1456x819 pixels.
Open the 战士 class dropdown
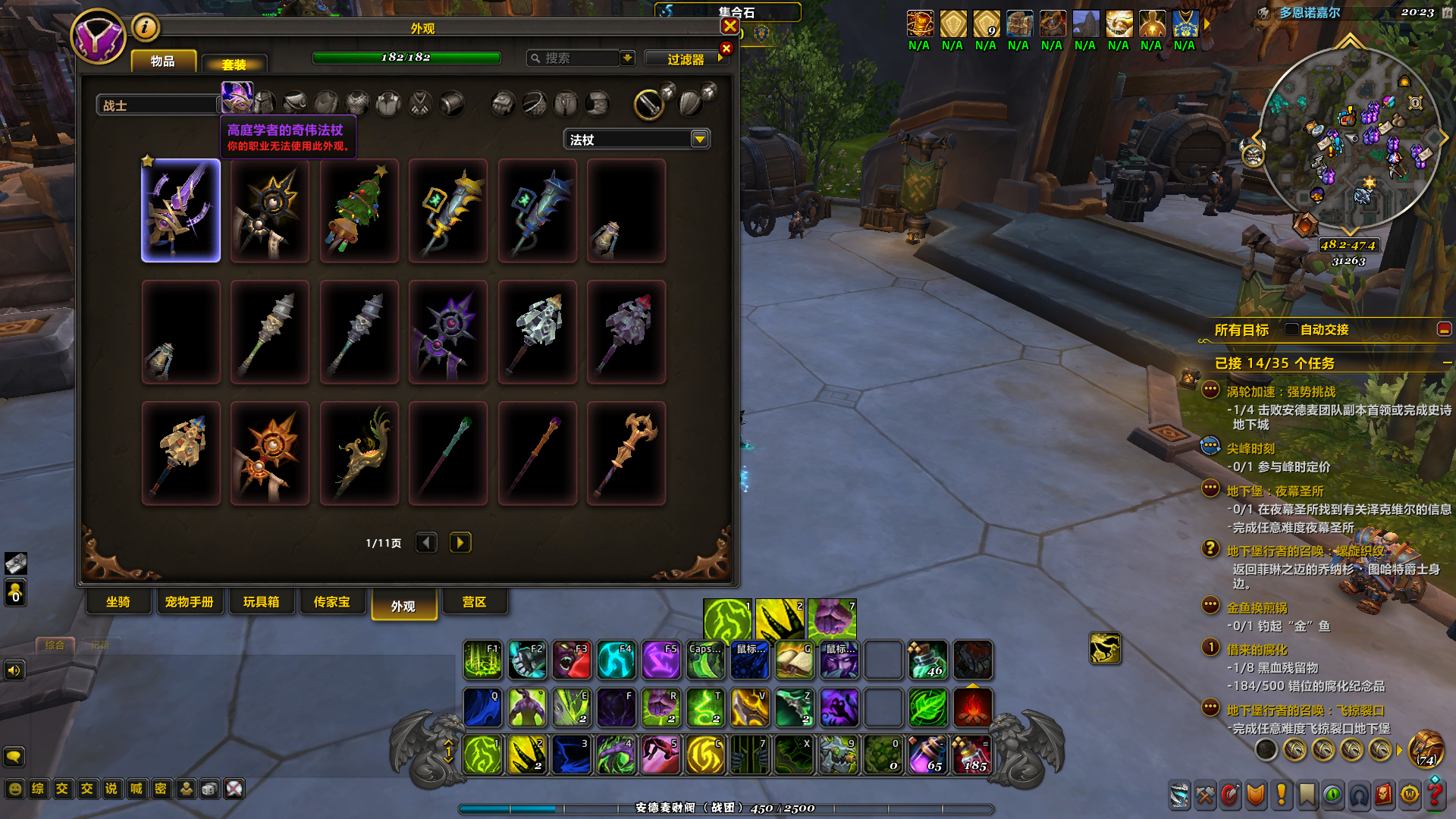[x=158, y=105]
